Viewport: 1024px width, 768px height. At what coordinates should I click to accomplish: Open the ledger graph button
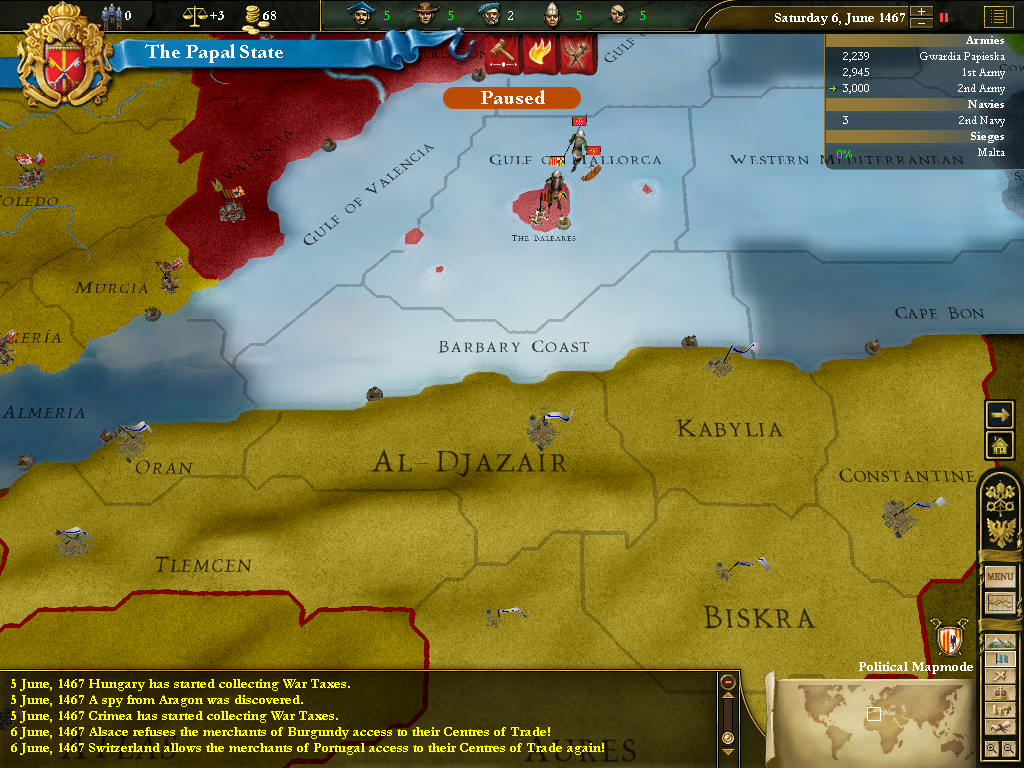1000,603
